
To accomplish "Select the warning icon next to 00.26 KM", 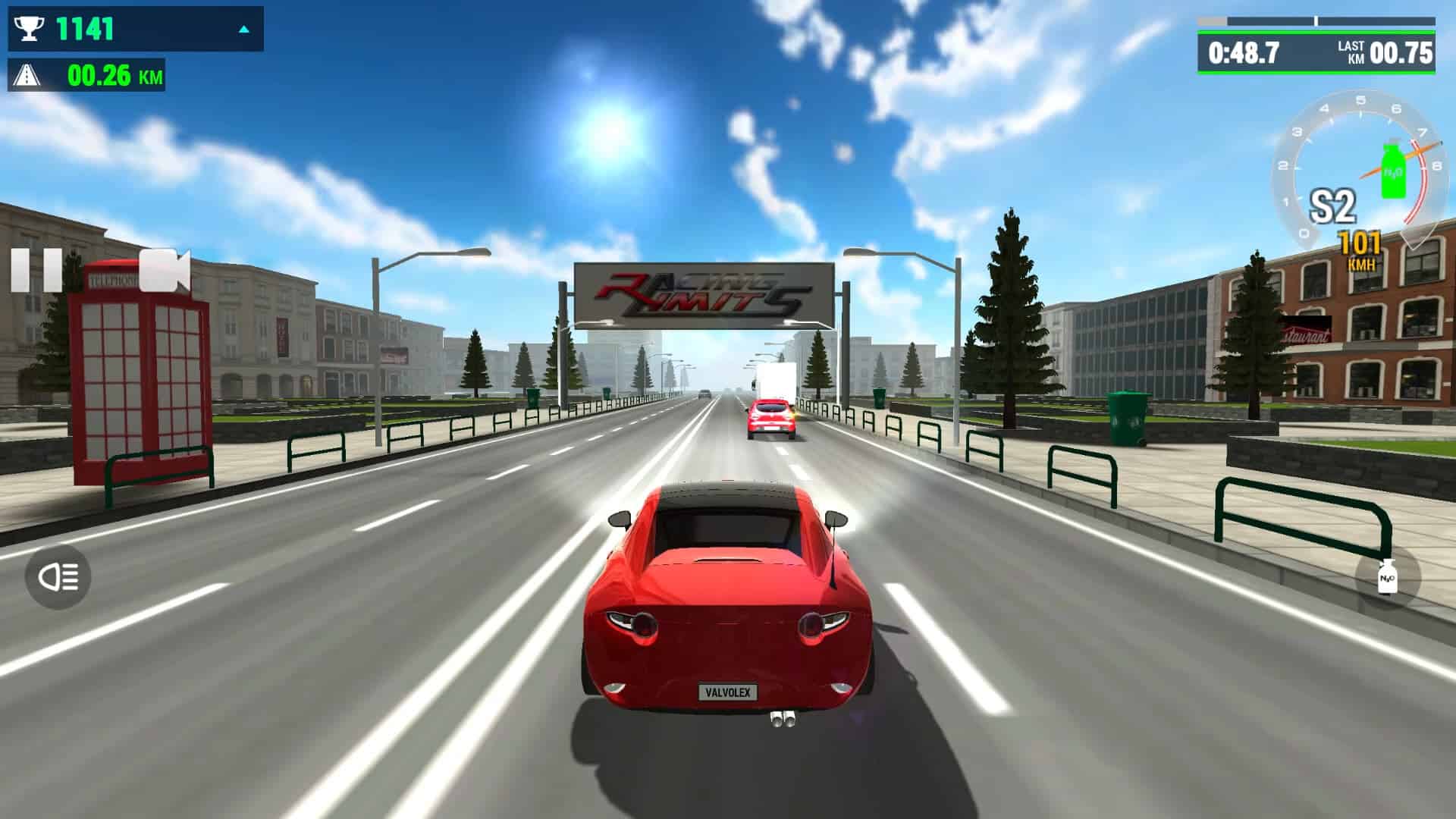I will point(27,75).
